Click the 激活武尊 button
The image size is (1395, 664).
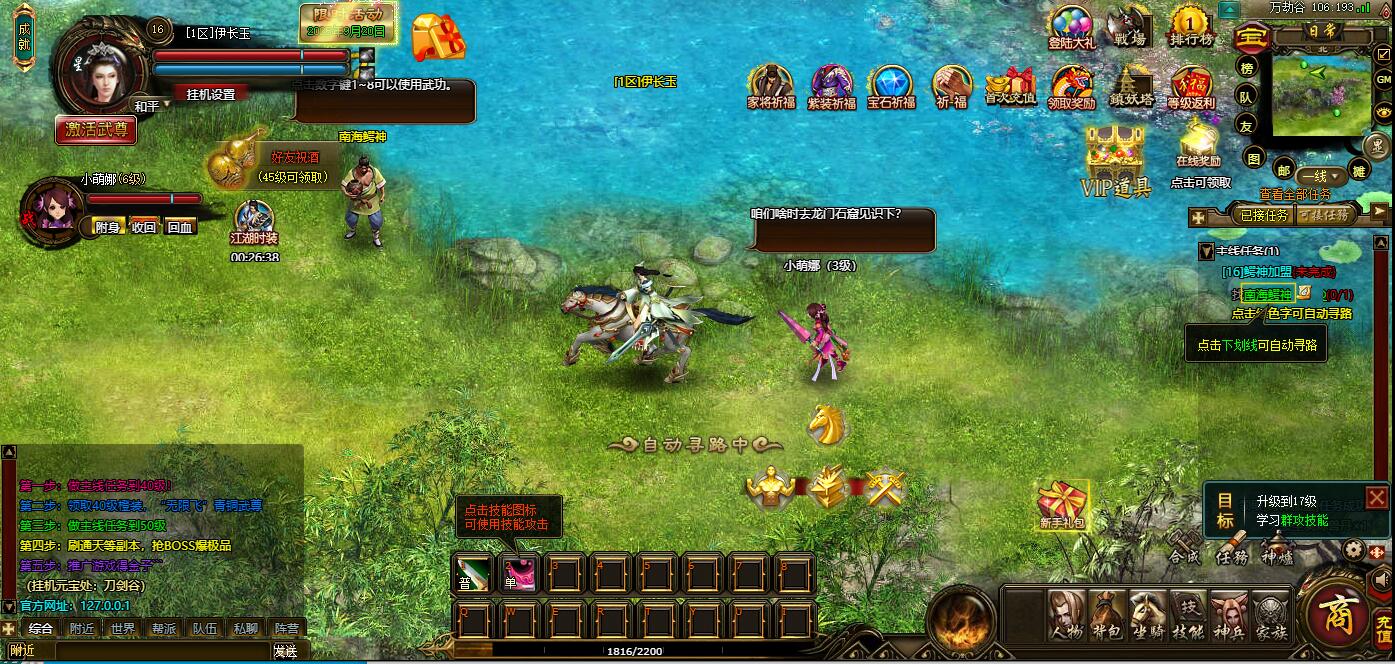[x=96, y=129]
